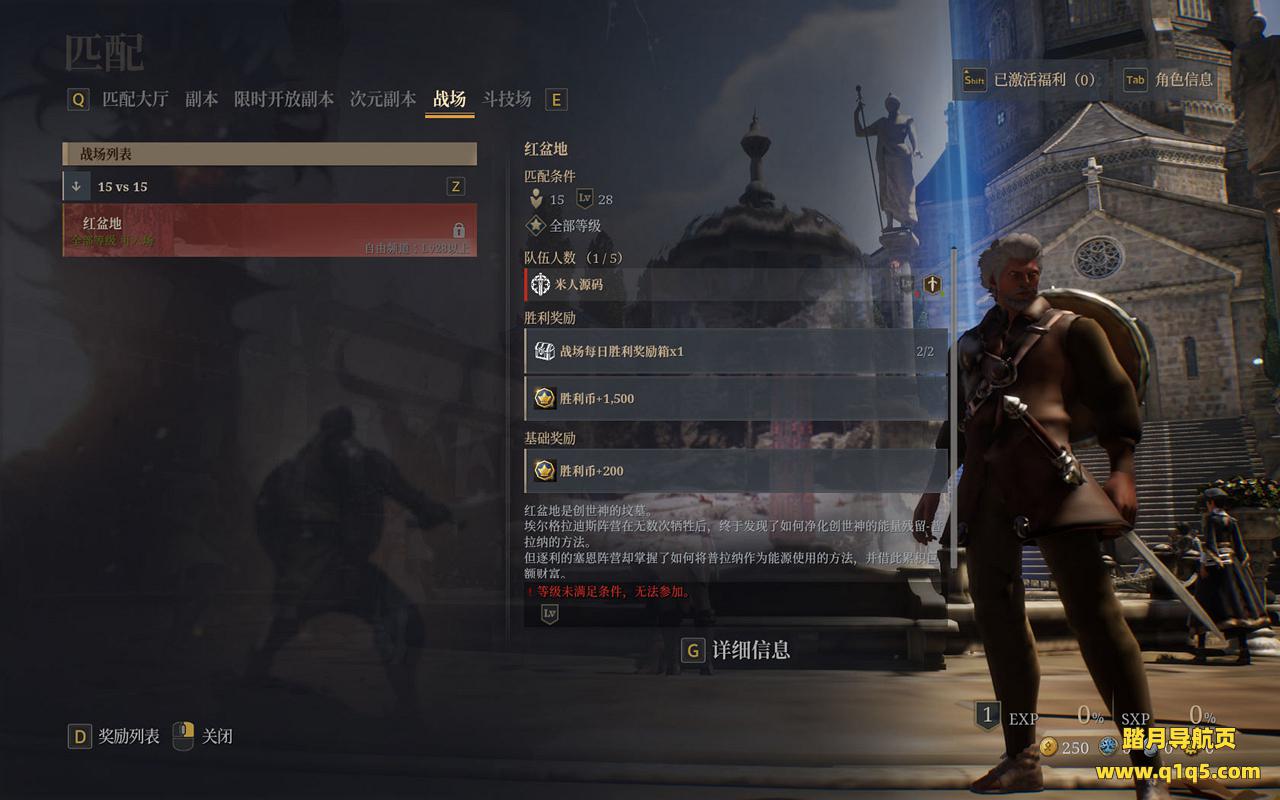Open the 奖励列表 reward list
1280x800 pixels.
point(116,737)
